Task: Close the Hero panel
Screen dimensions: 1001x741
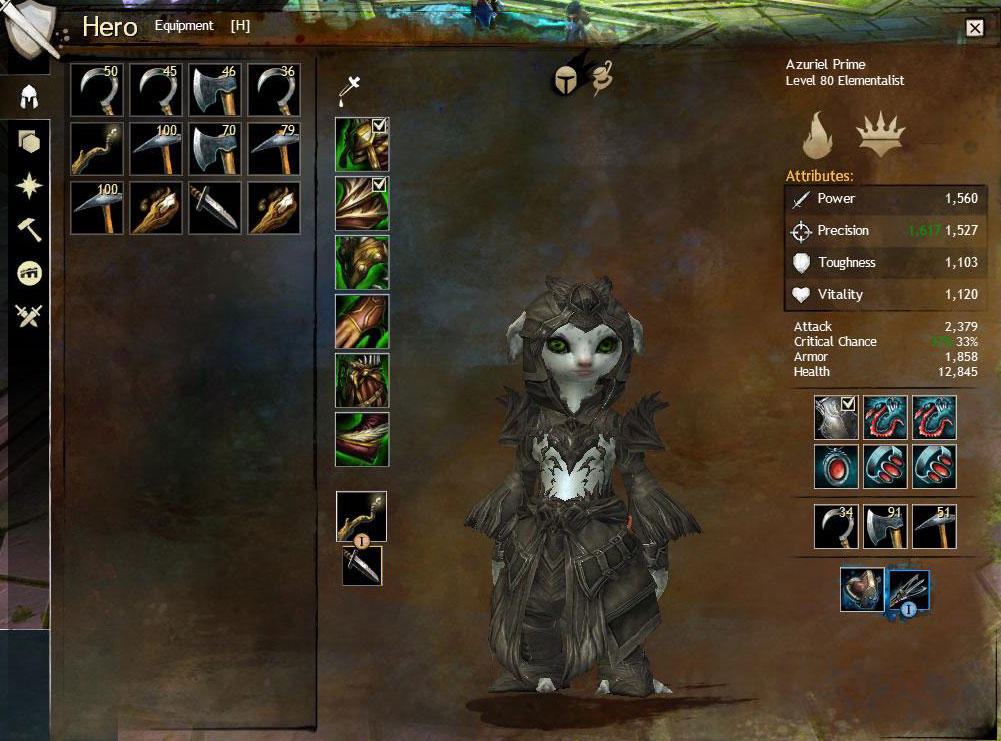Action: point(975,28)
